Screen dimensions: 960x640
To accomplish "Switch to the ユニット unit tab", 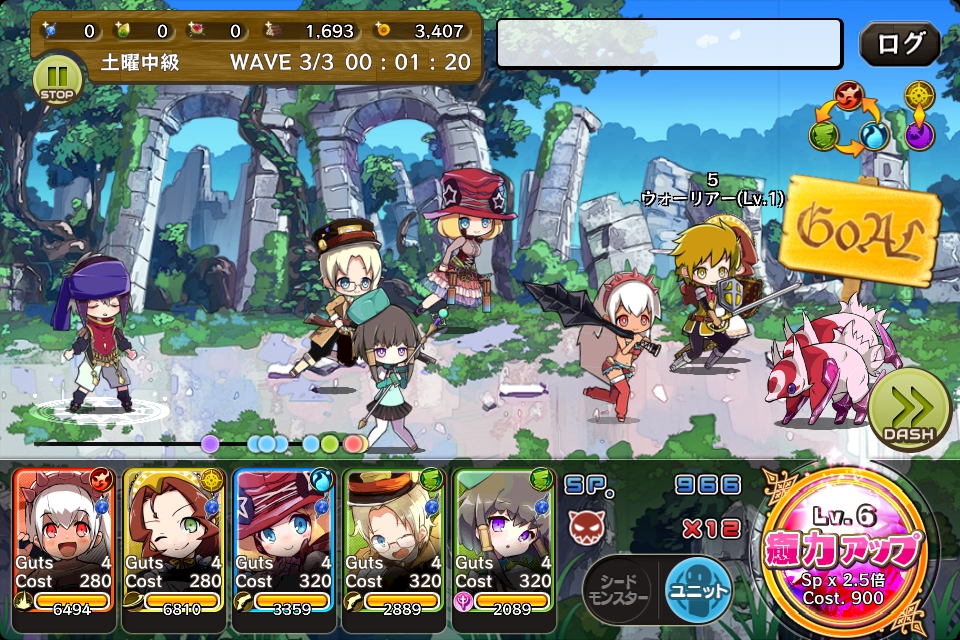I will (698, 590).
